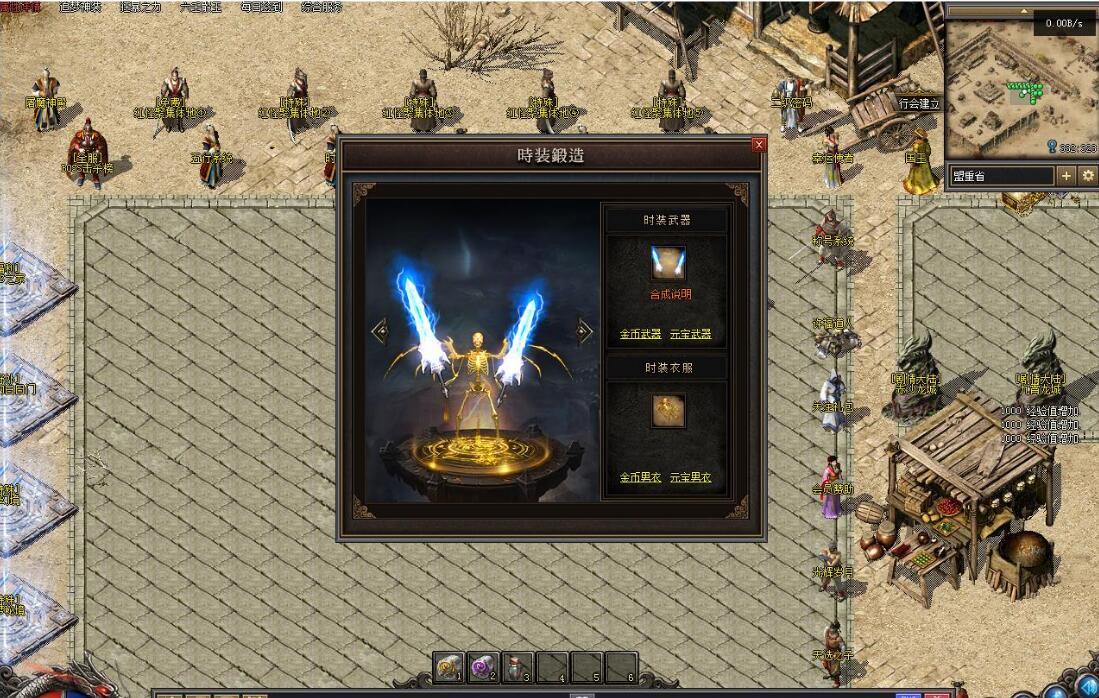The image size is (1099, 698).
Task: Show the previous fashion preview with left arrow
Action: (379, 331)
